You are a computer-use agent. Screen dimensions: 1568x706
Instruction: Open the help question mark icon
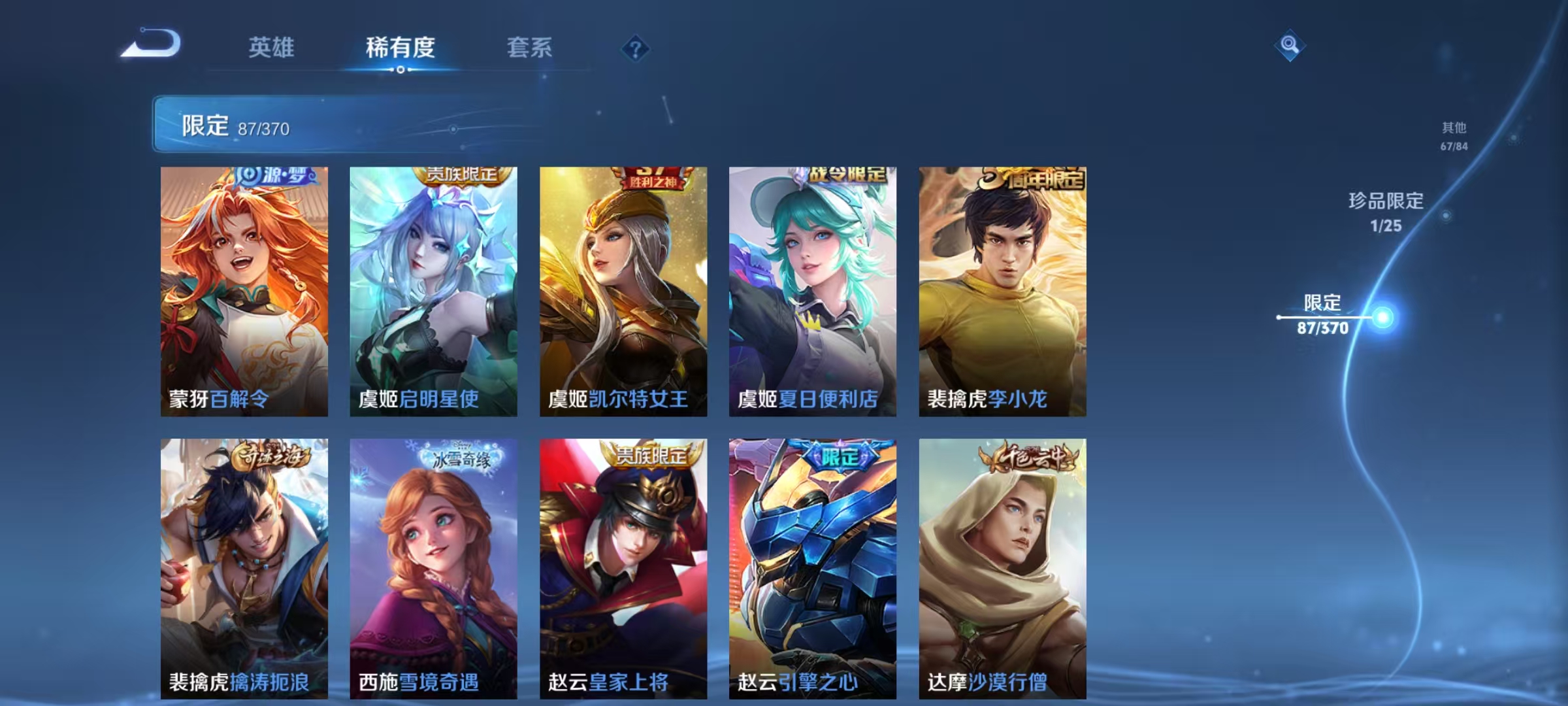coord(636,46)
